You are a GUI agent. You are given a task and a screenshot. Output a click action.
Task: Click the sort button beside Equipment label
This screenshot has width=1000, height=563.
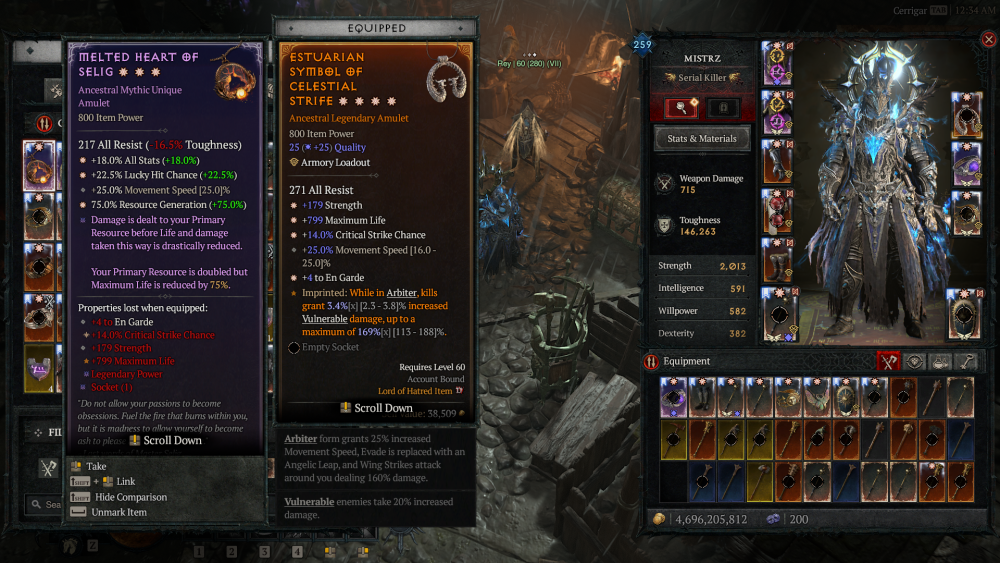point(651,362)
